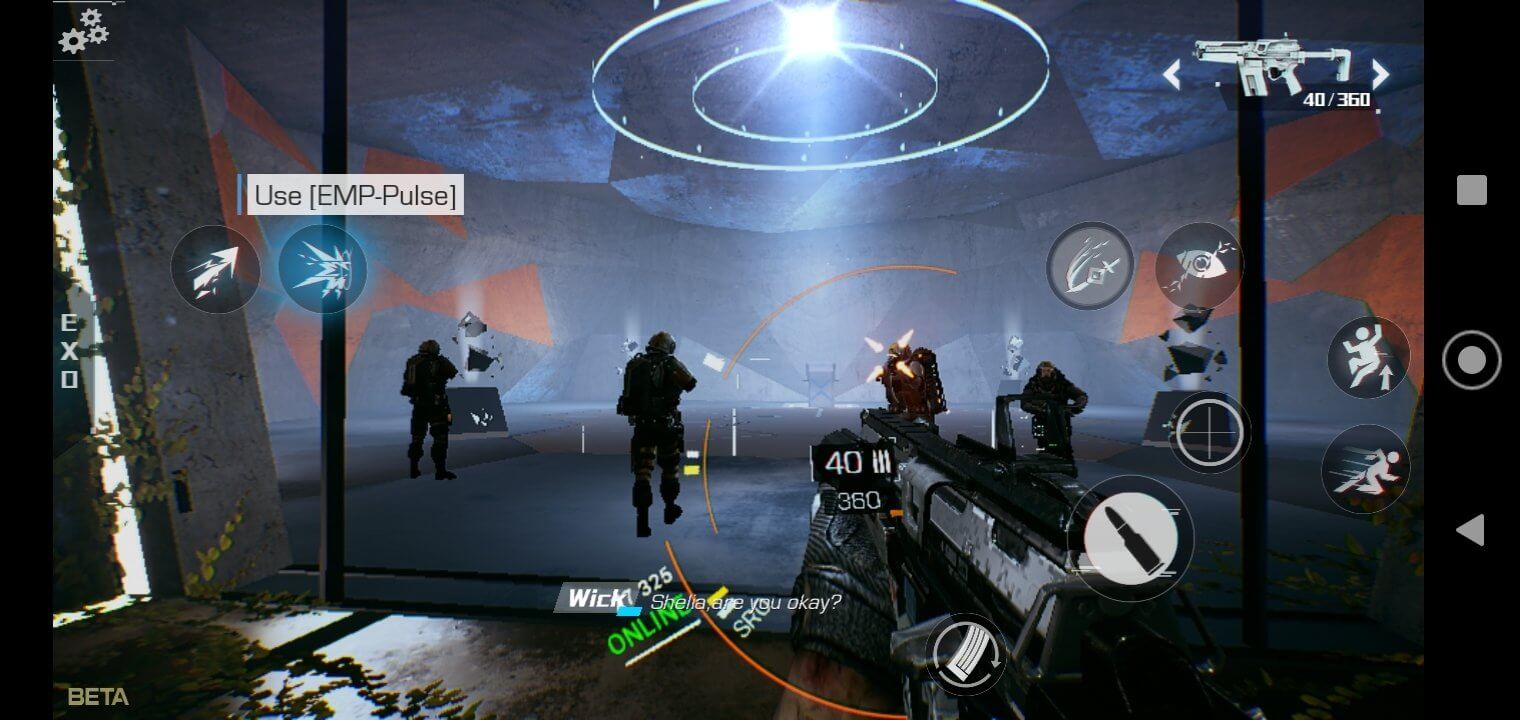Select the grenade skill icon

point(1089,266)
